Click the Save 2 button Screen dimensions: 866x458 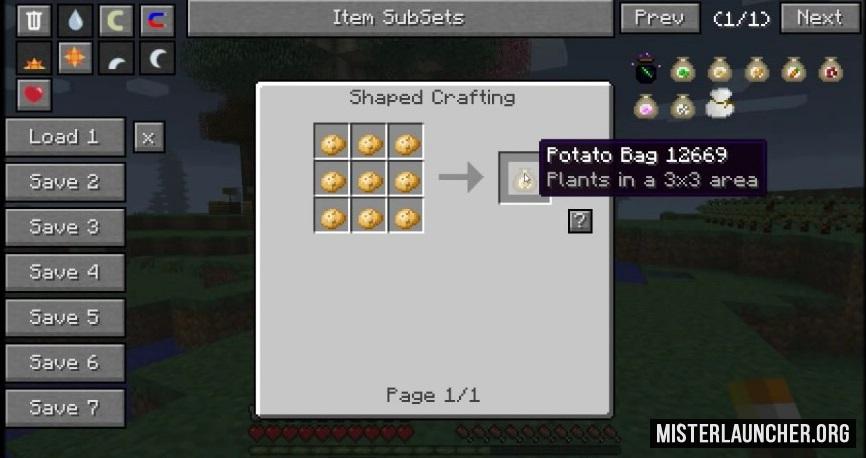[65, 182]
